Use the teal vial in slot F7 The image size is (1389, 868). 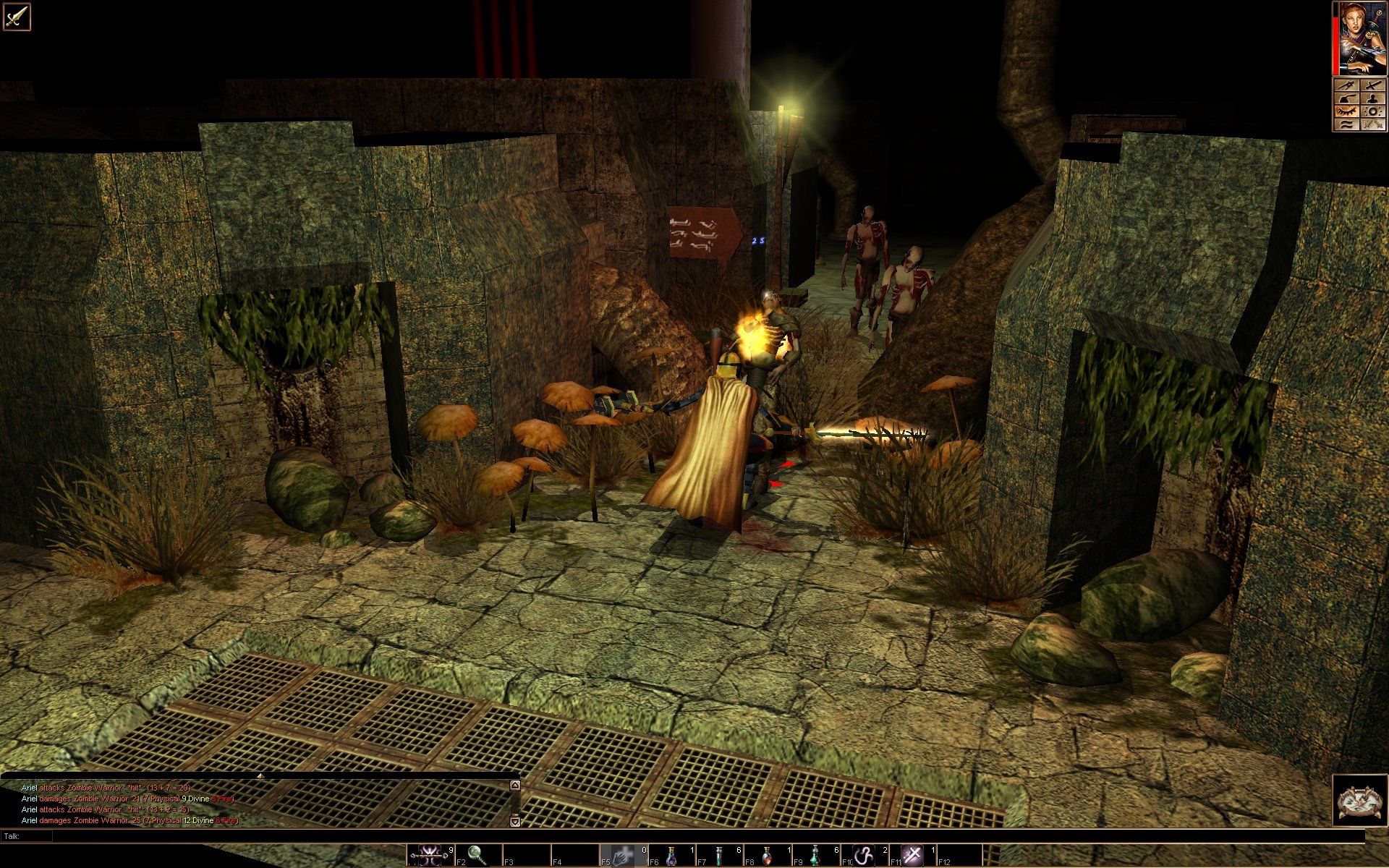pyautogui.click(x=719, y=856)
